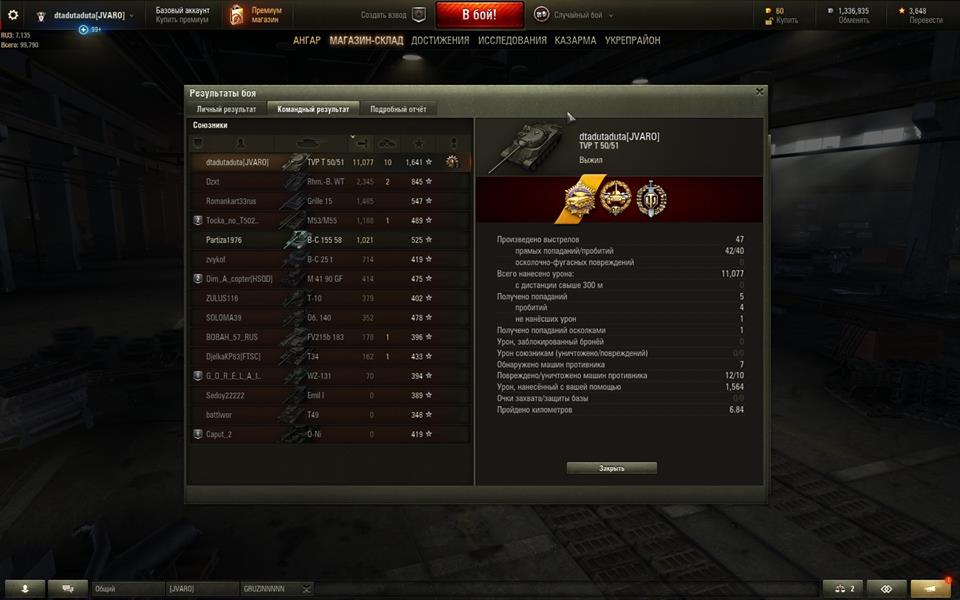Open settings gear icon
The height and width of the screenshot is (600, 960).
click(x=13, y=15)
